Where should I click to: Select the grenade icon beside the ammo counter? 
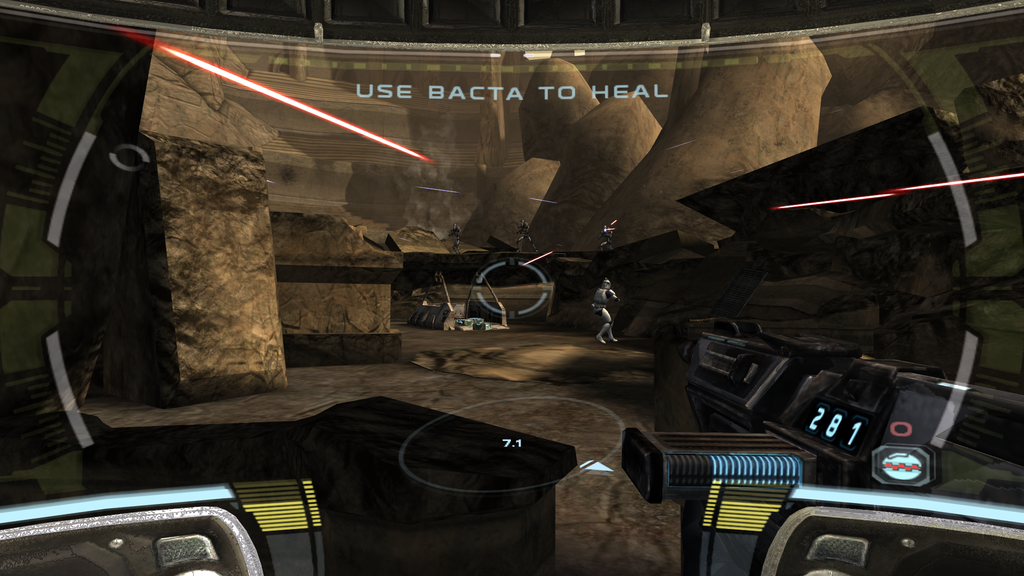click(902, 463)
